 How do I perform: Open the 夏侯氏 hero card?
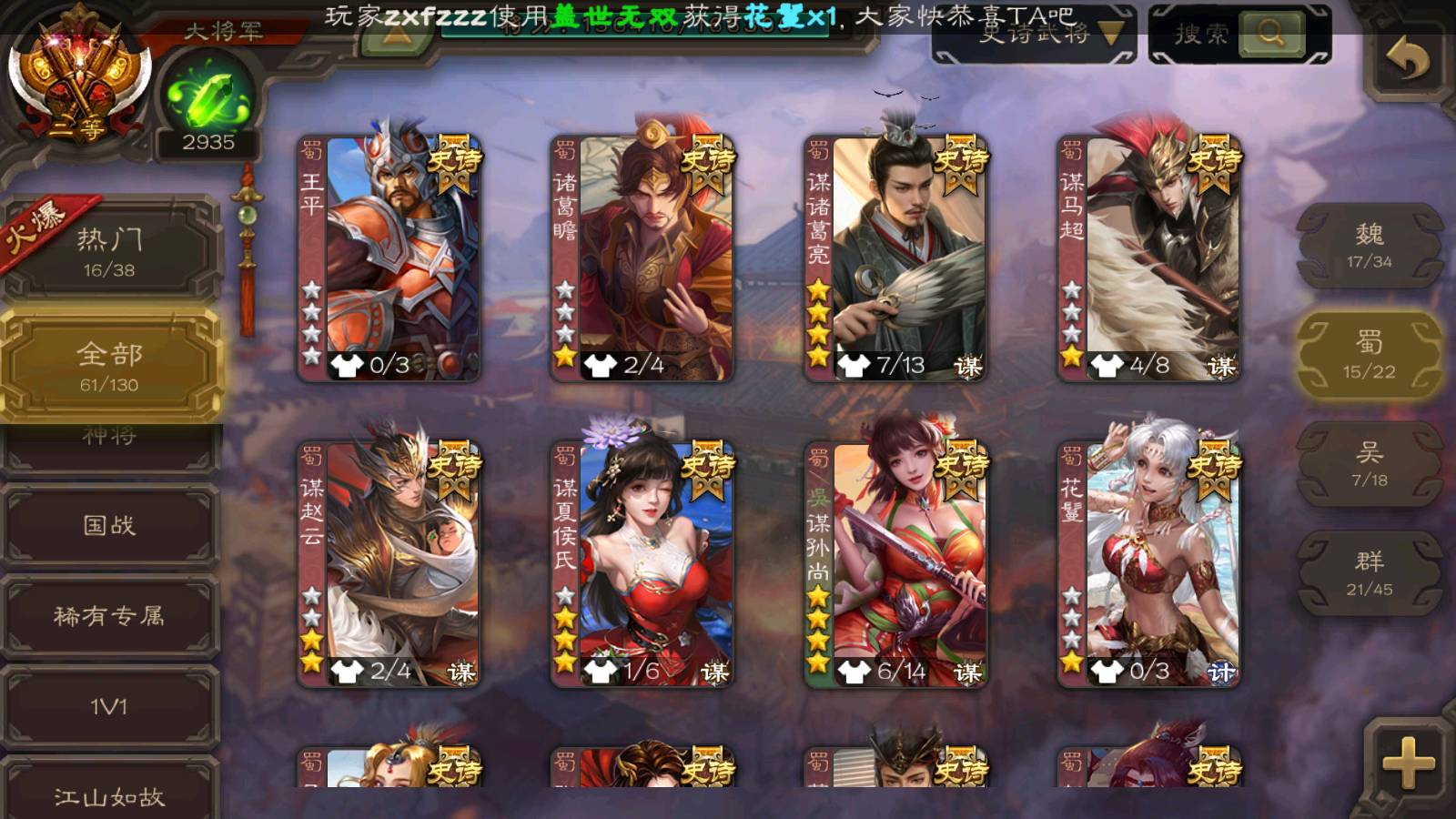pyautogui.click(x=642, y=564)
